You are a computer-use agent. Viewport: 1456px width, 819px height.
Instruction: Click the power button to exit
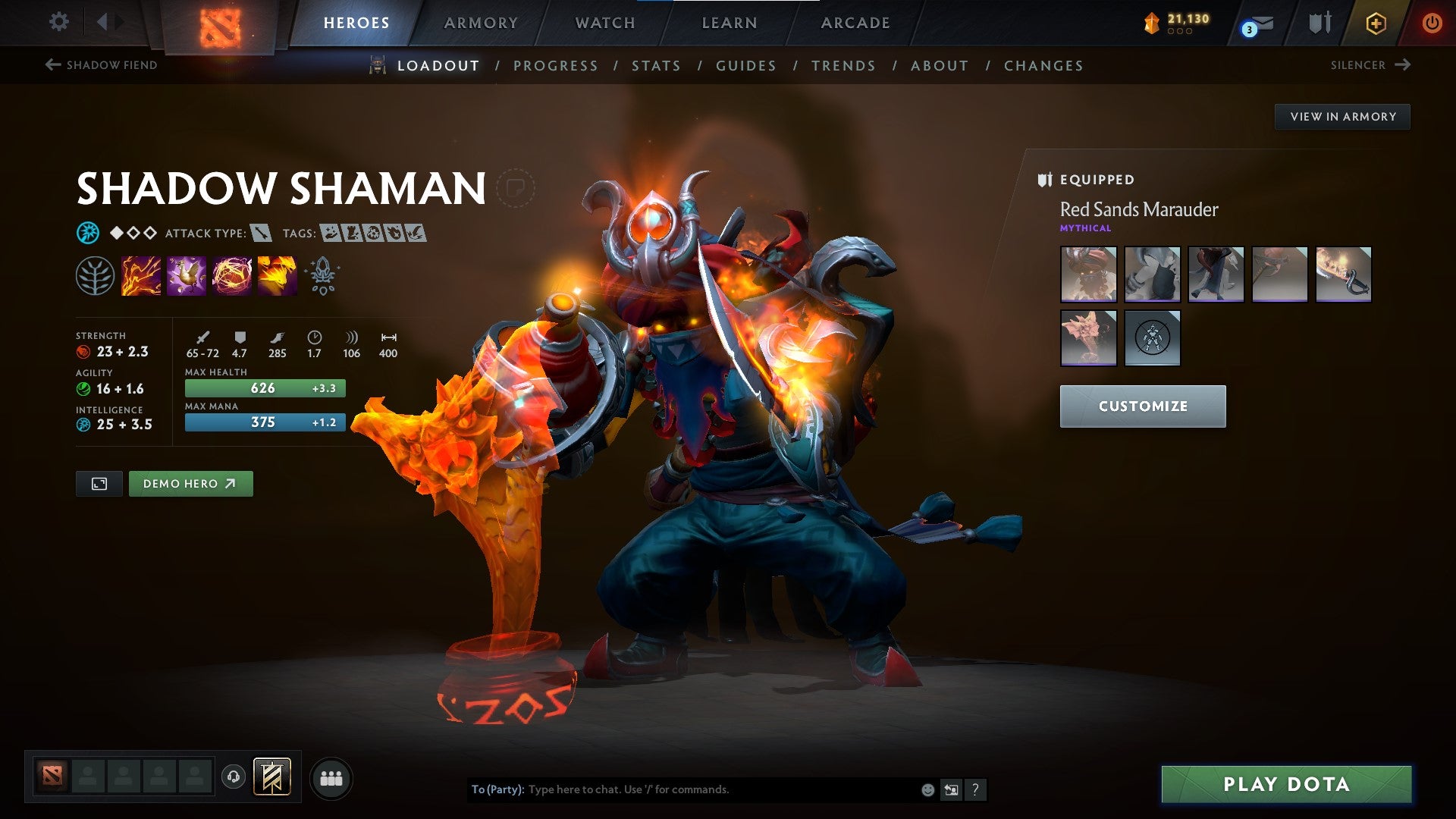[x=1432, y=23]
